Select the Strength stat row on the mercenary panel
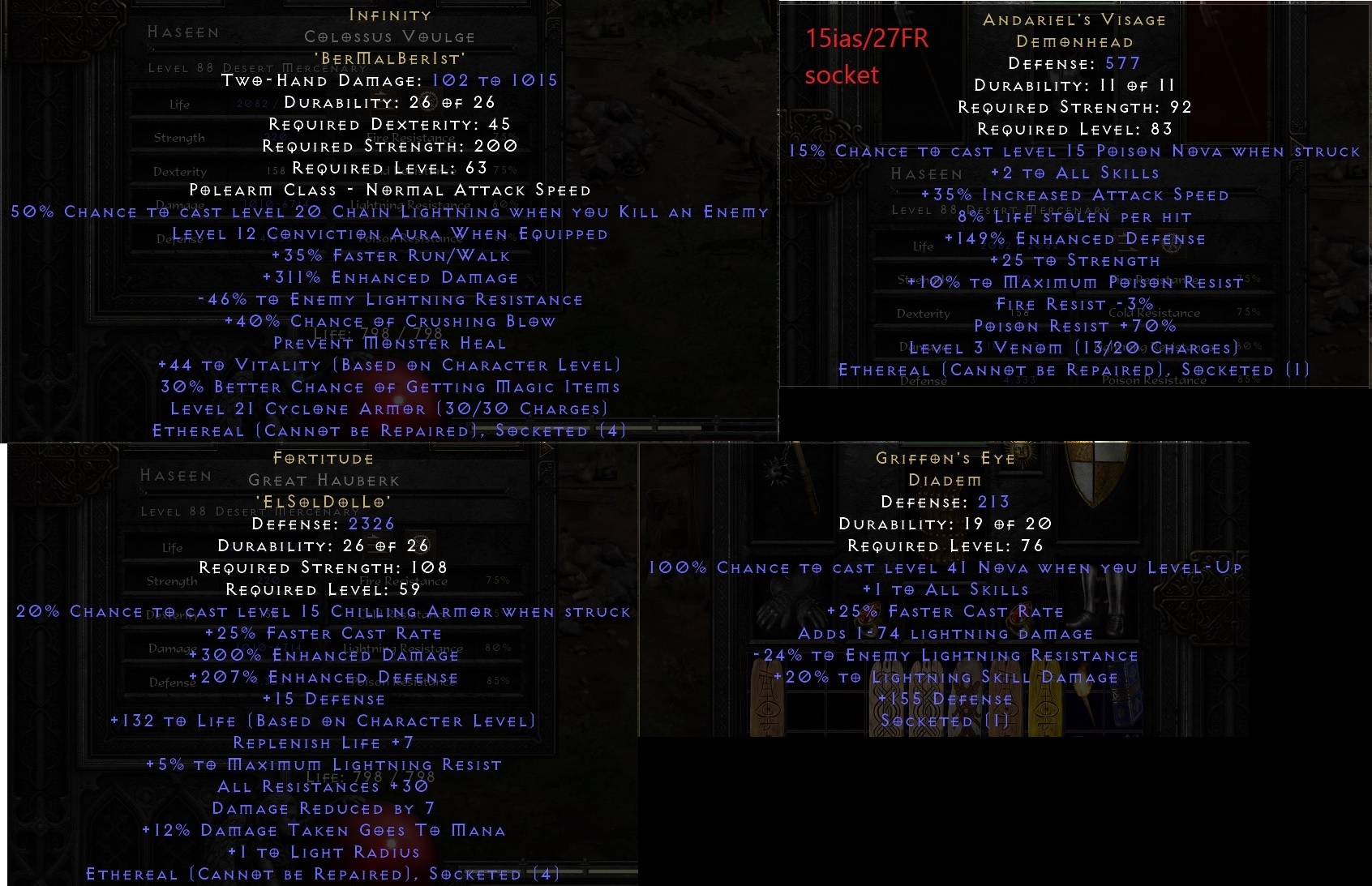The height and width of the screenshot is (886, 1372). tap(178, 138)
